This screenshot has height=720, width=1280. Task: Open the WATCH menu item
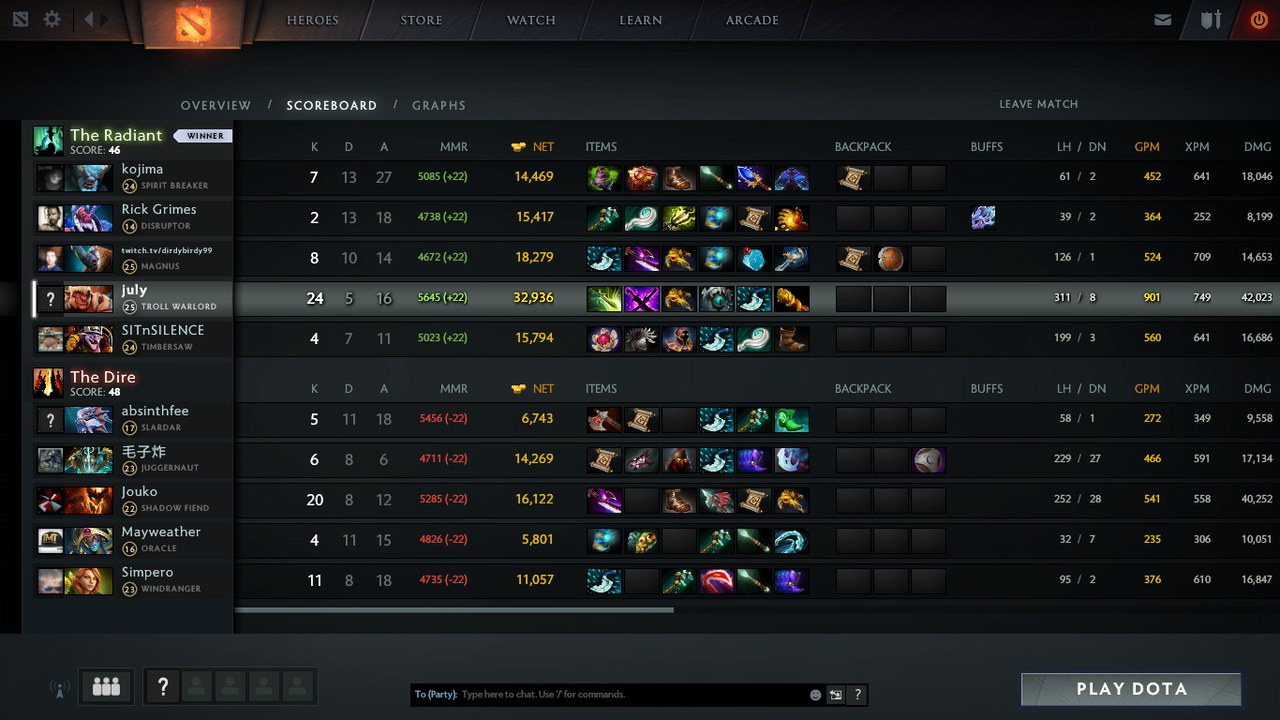530,20
